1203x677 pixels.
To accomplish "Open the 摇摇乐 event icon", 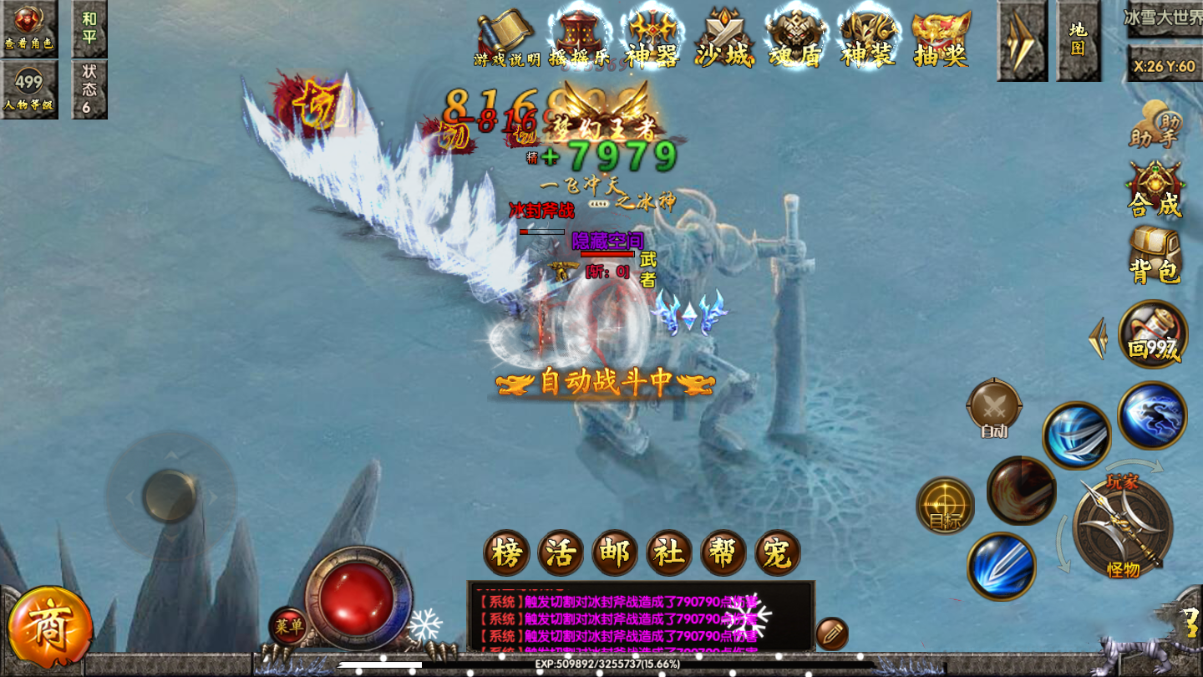I will point(579,38).
